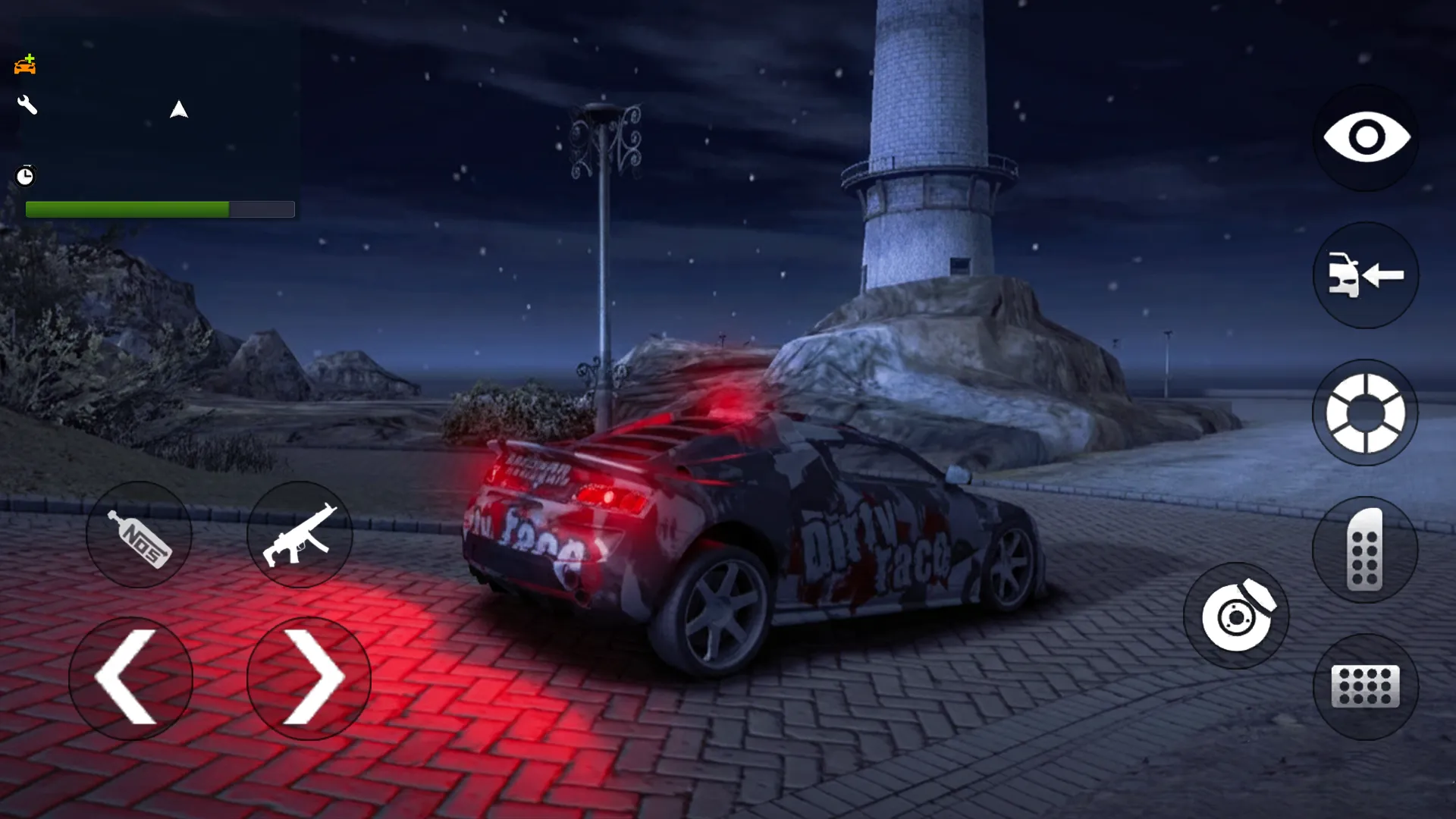Activate the NOS nitrous boost bottle

(x=139, y=535)
